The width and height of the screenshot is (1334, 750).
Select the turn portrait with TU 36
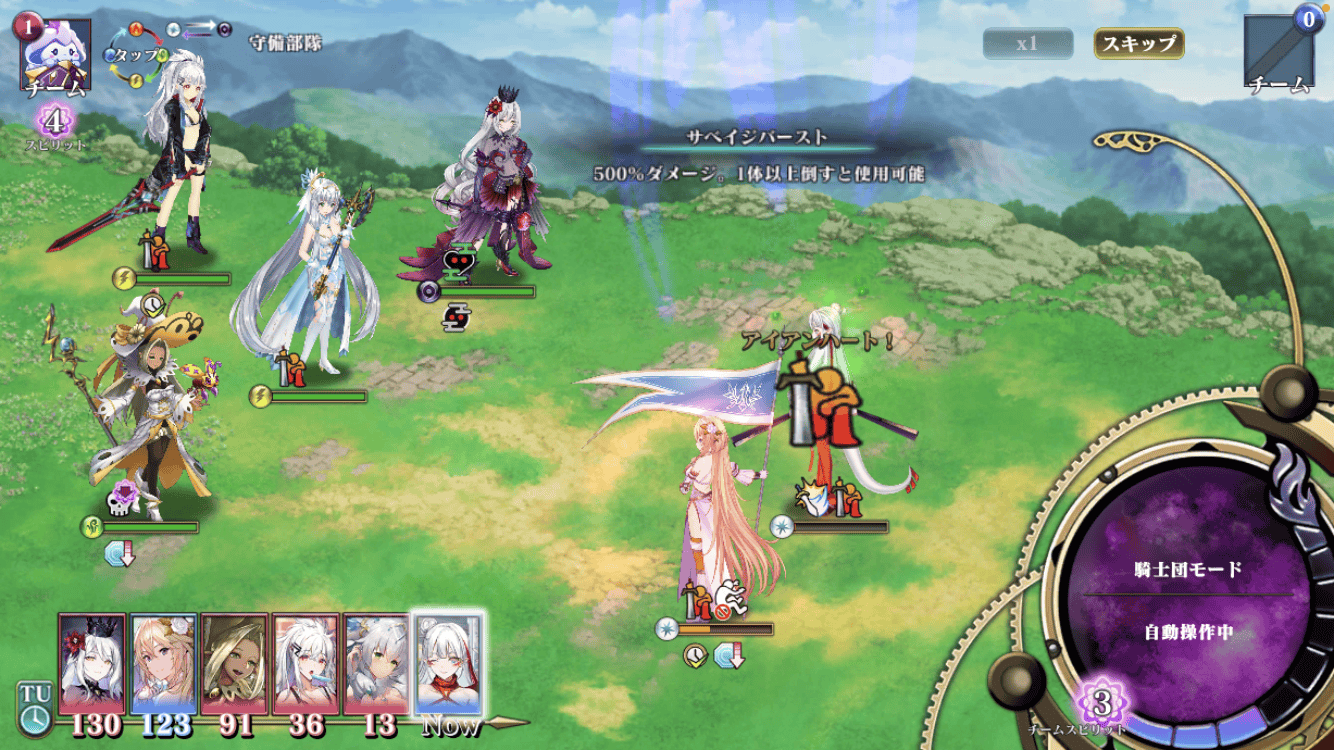305,663
